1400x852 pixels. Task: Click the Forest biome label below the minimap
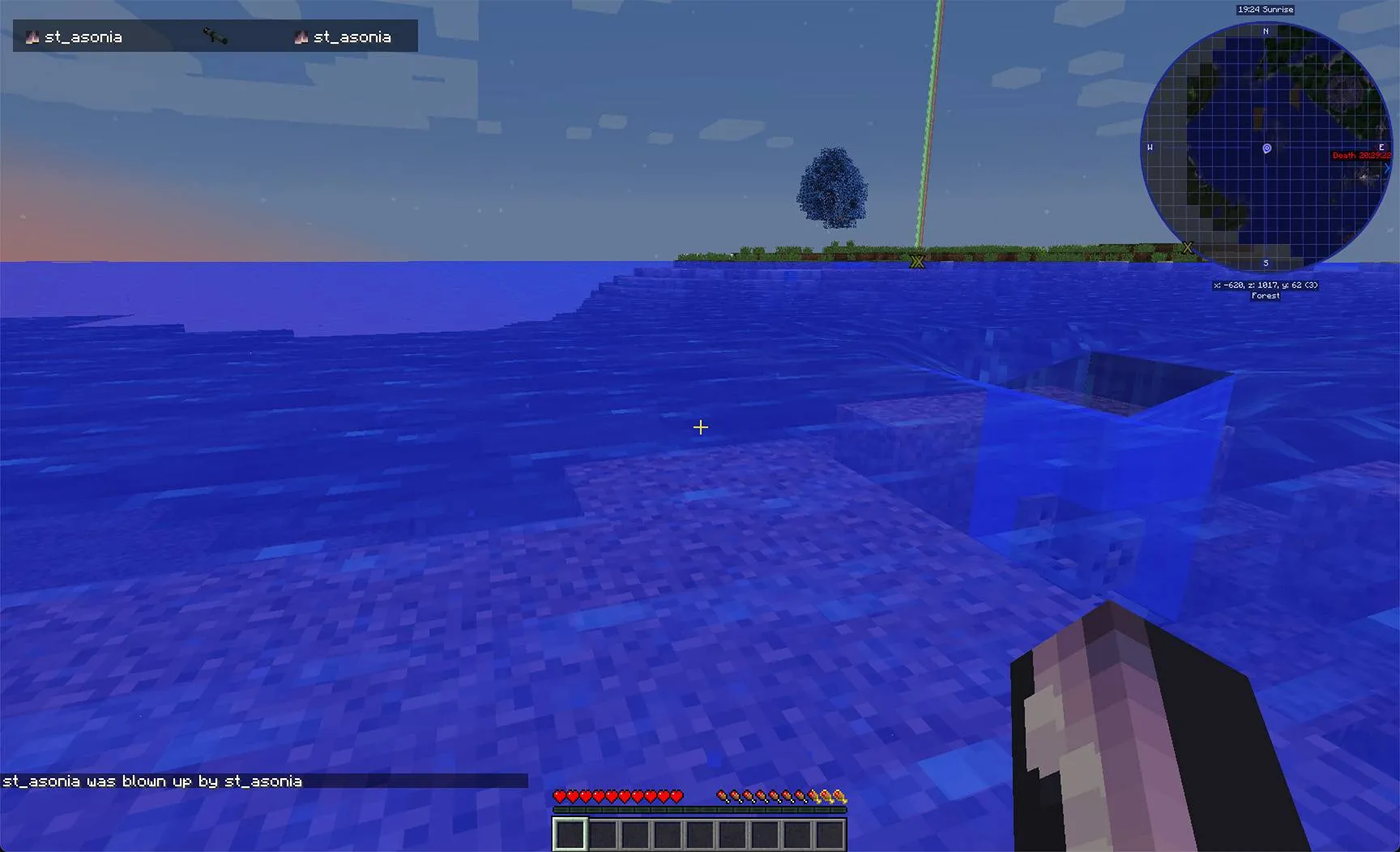[1265, 296]
